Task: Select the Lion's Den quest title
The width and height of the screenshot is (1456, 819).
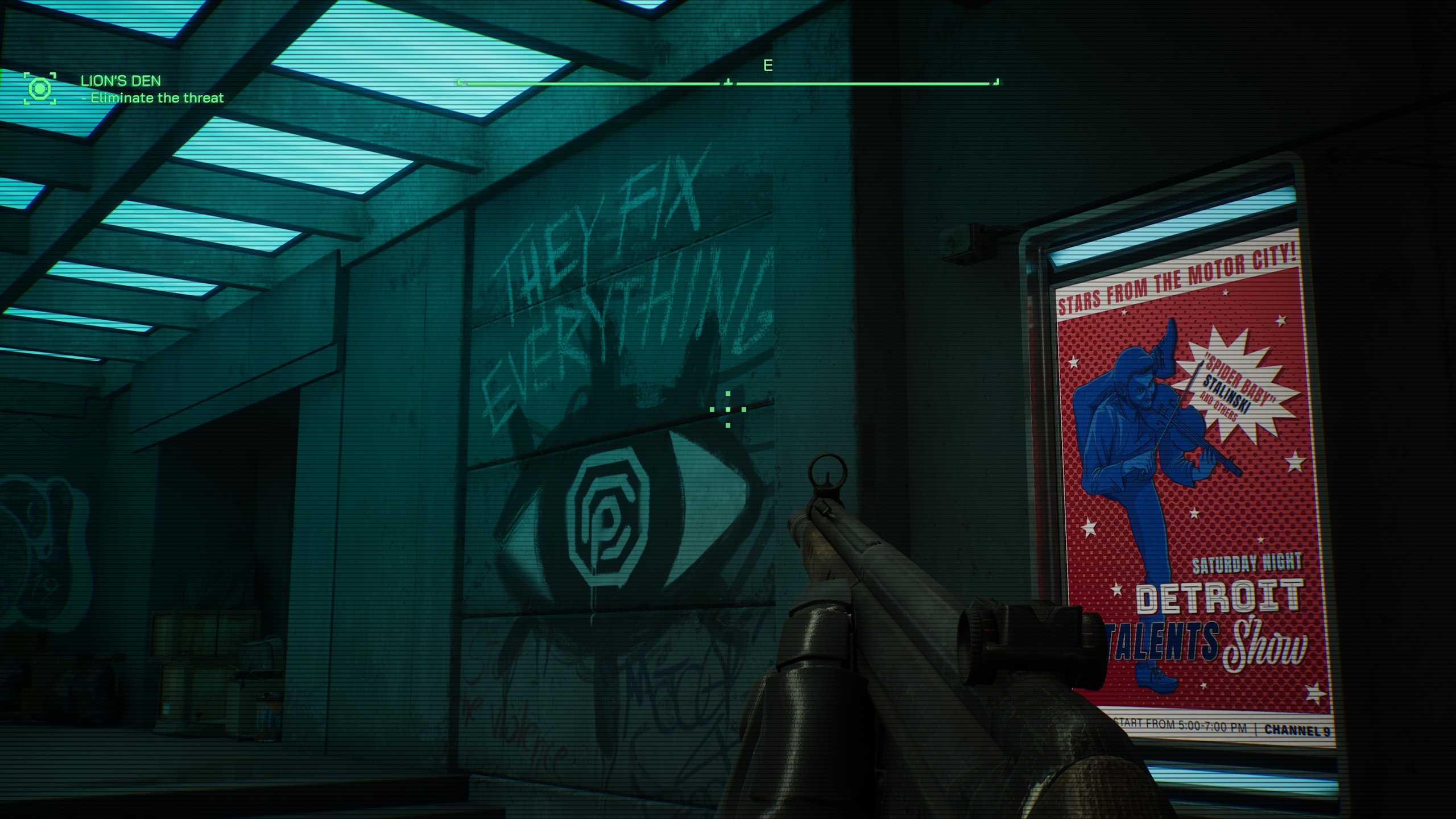Action: tap(121, 81)
